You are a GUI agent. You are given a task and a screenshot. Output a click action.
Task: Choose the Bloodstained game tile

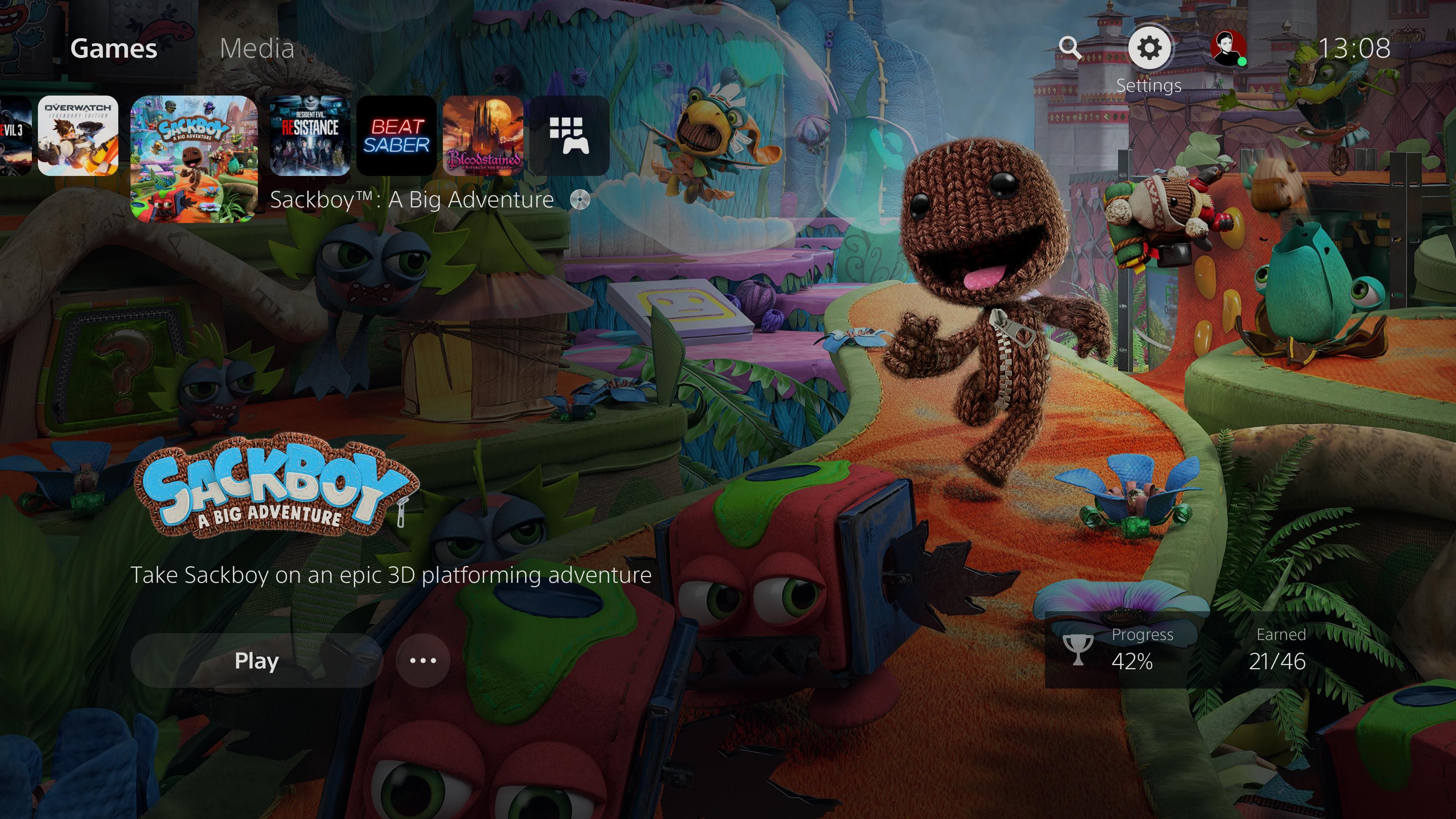pos(483,136)
